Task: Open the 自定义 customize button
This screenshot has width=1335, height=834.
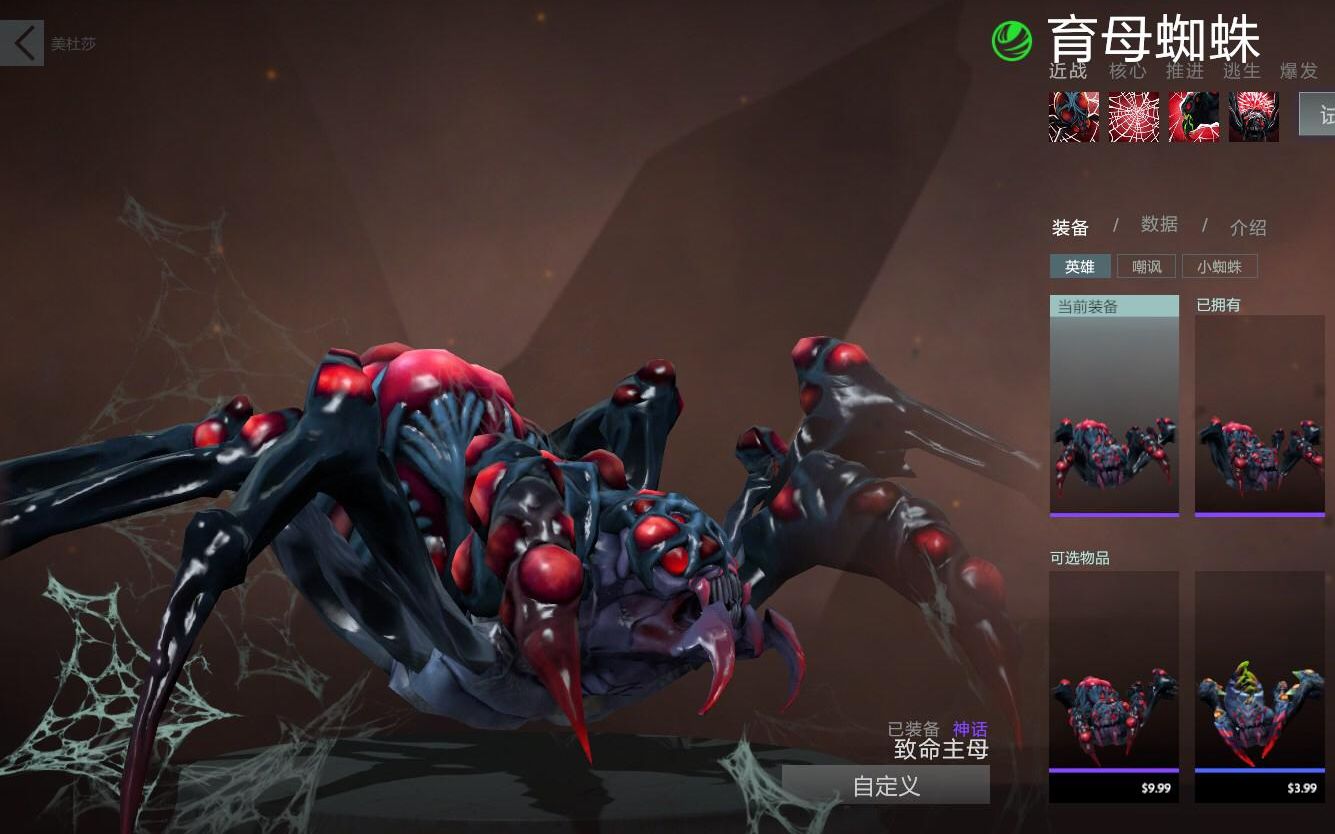Action: tap(886, 785)
